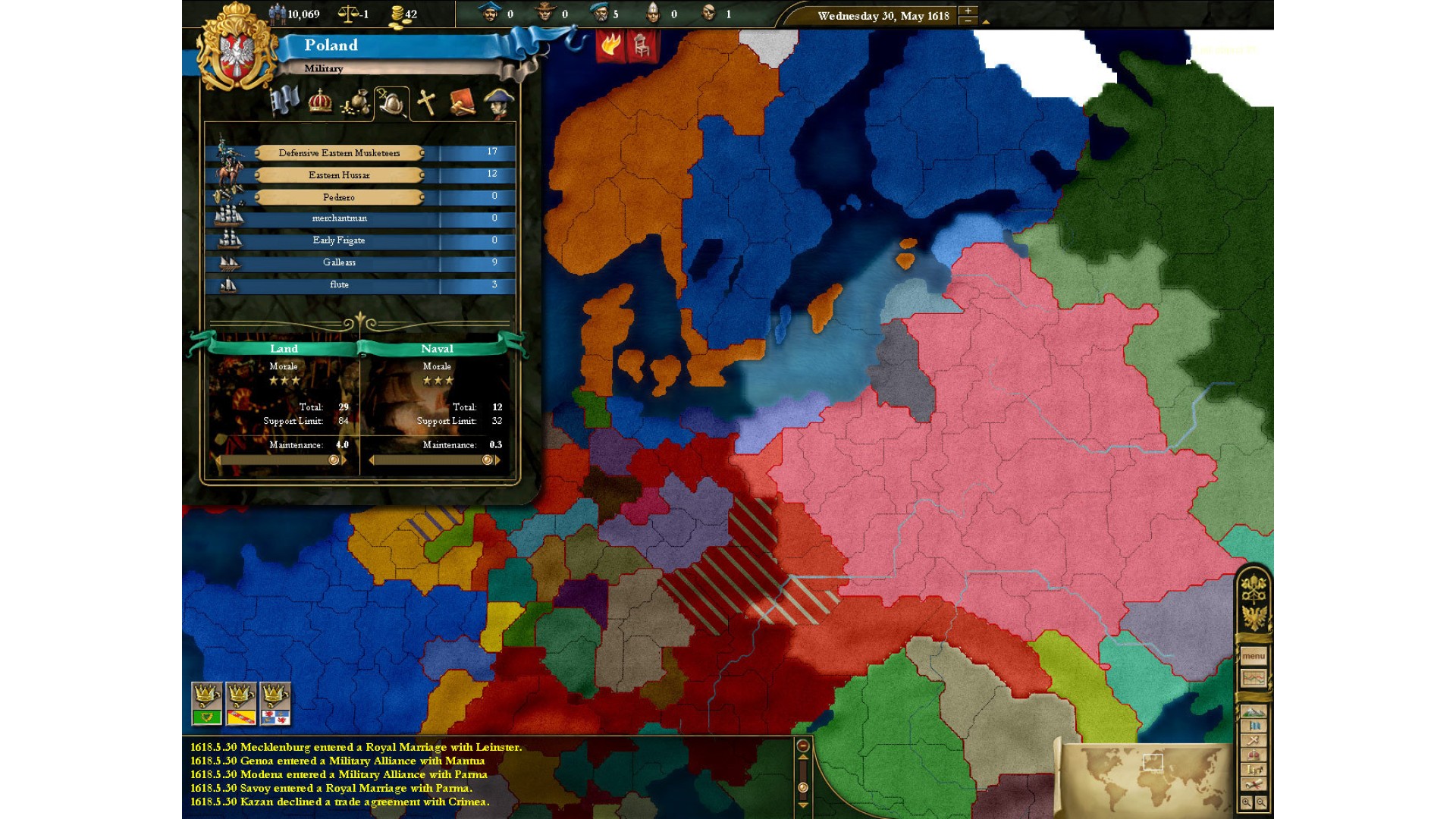Open the game menu button
Viewport: 1456px width, 819px height.
[x=1253, y=656]
